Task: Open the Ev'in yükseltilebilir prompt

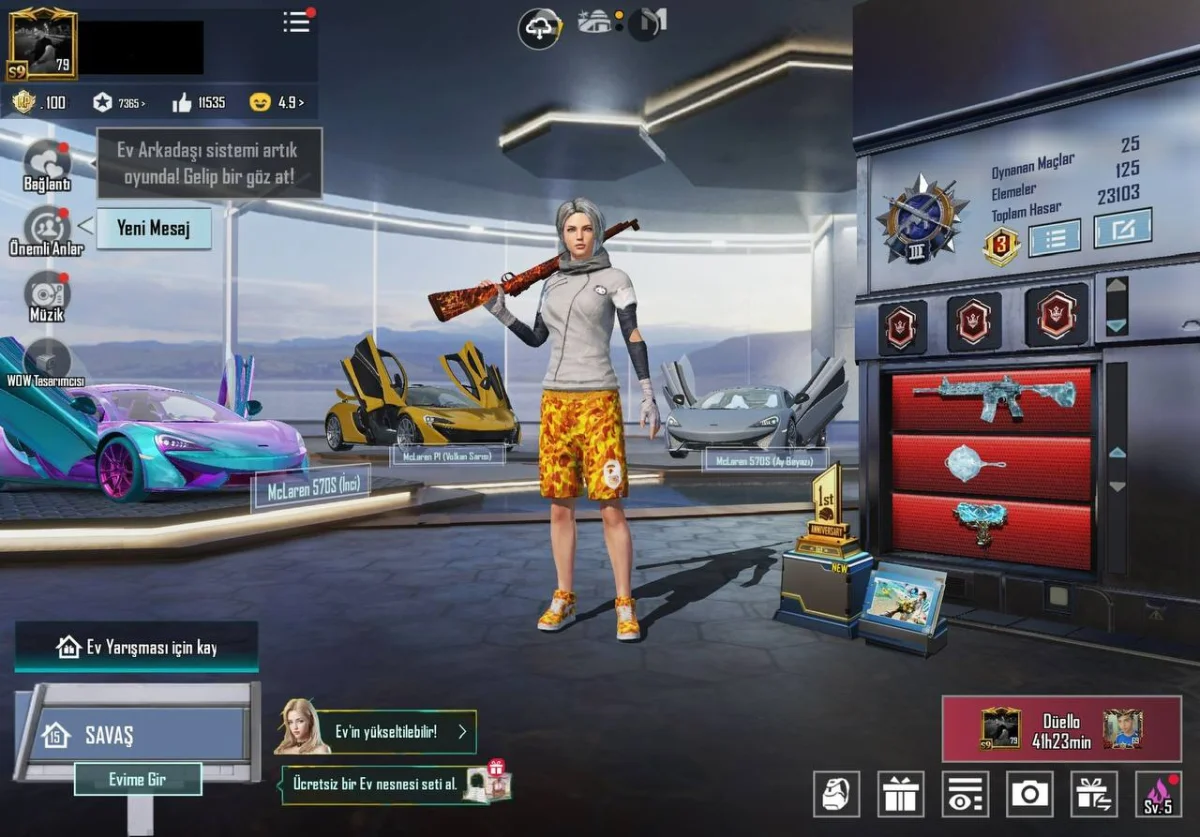Action: [385, 731]
